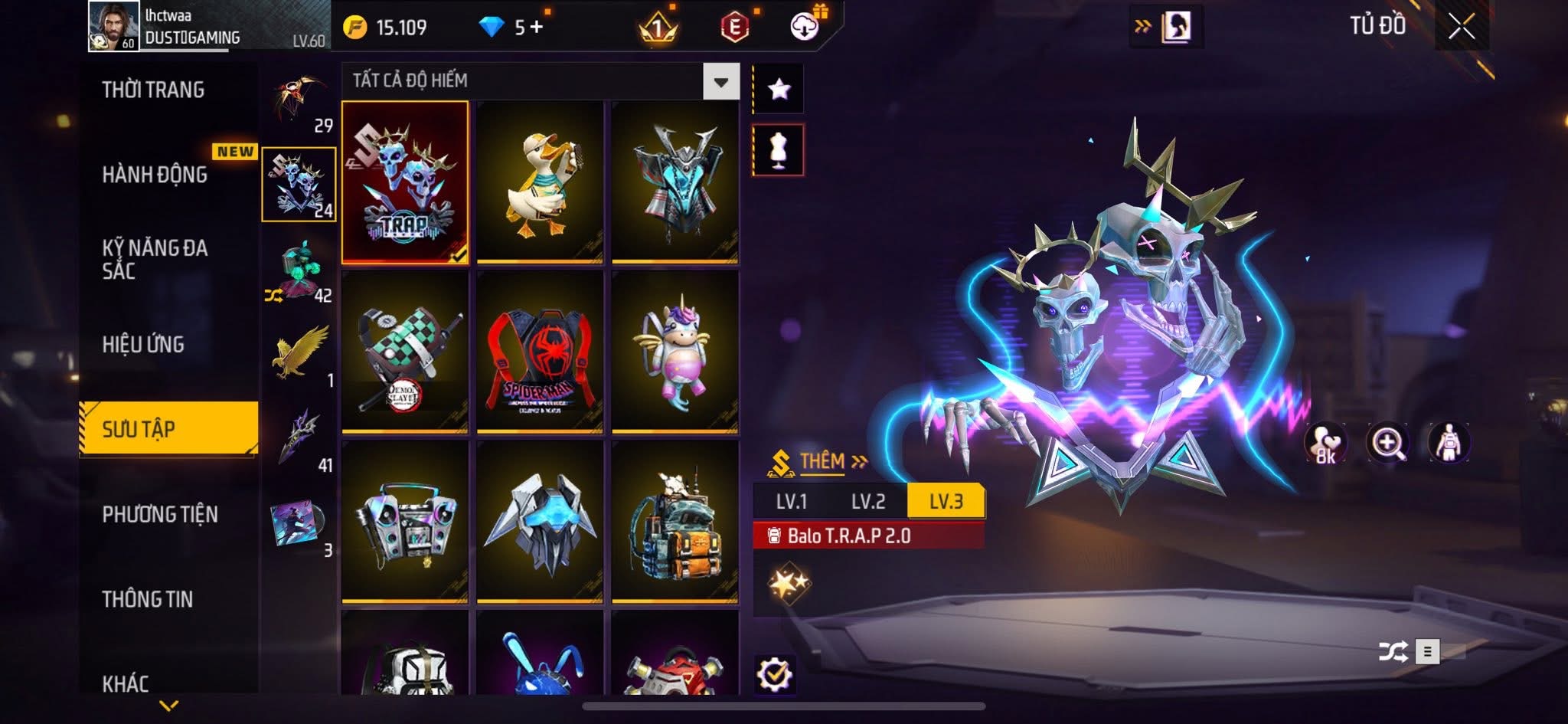This screenshot has height=724, width=1568.
Task: Open the rarity filter dropdown
Action: click(x=720, y=81)
